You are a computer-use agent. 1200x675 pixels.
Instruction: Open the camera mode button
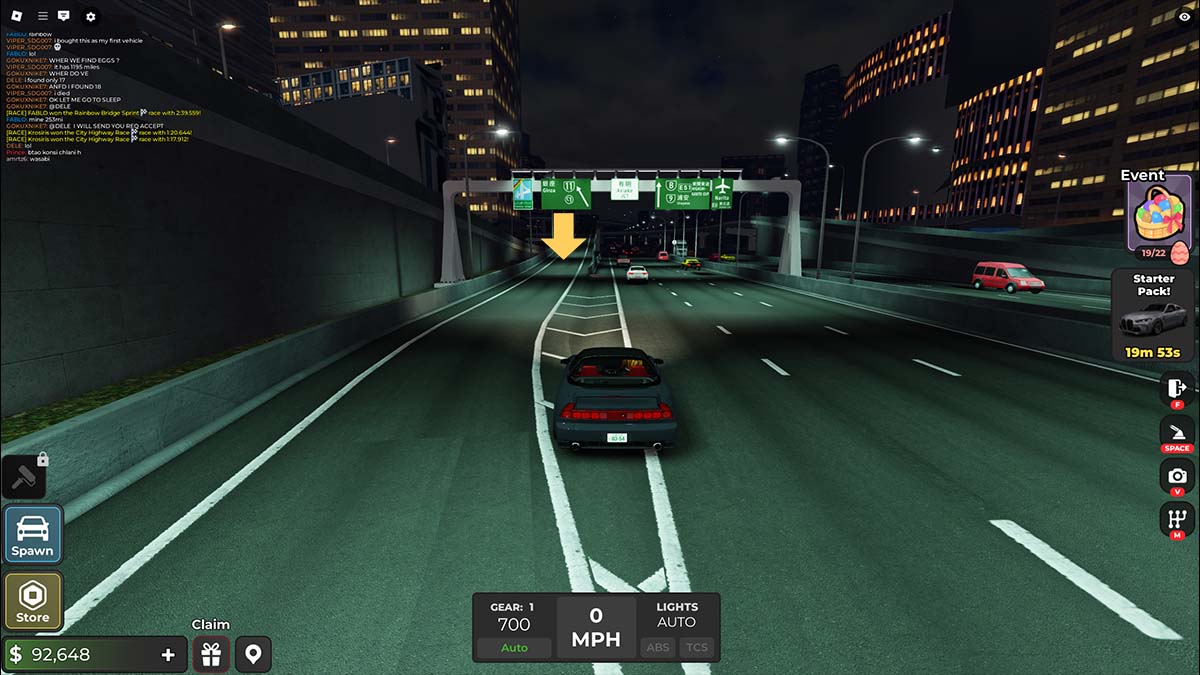(x=1177, y=476)
